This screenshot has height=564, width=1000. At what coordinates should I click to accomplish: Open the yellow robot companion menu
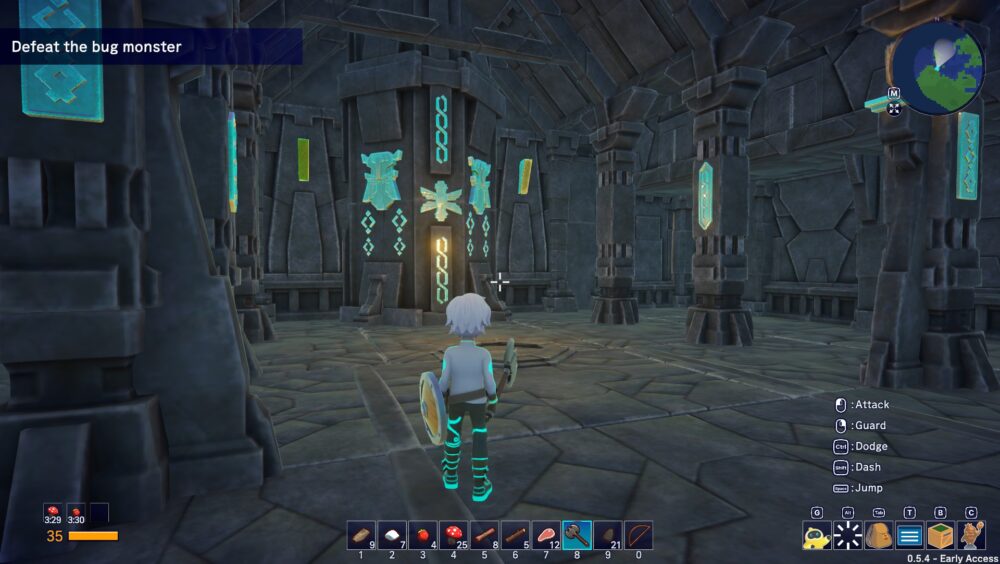(816, 536)
